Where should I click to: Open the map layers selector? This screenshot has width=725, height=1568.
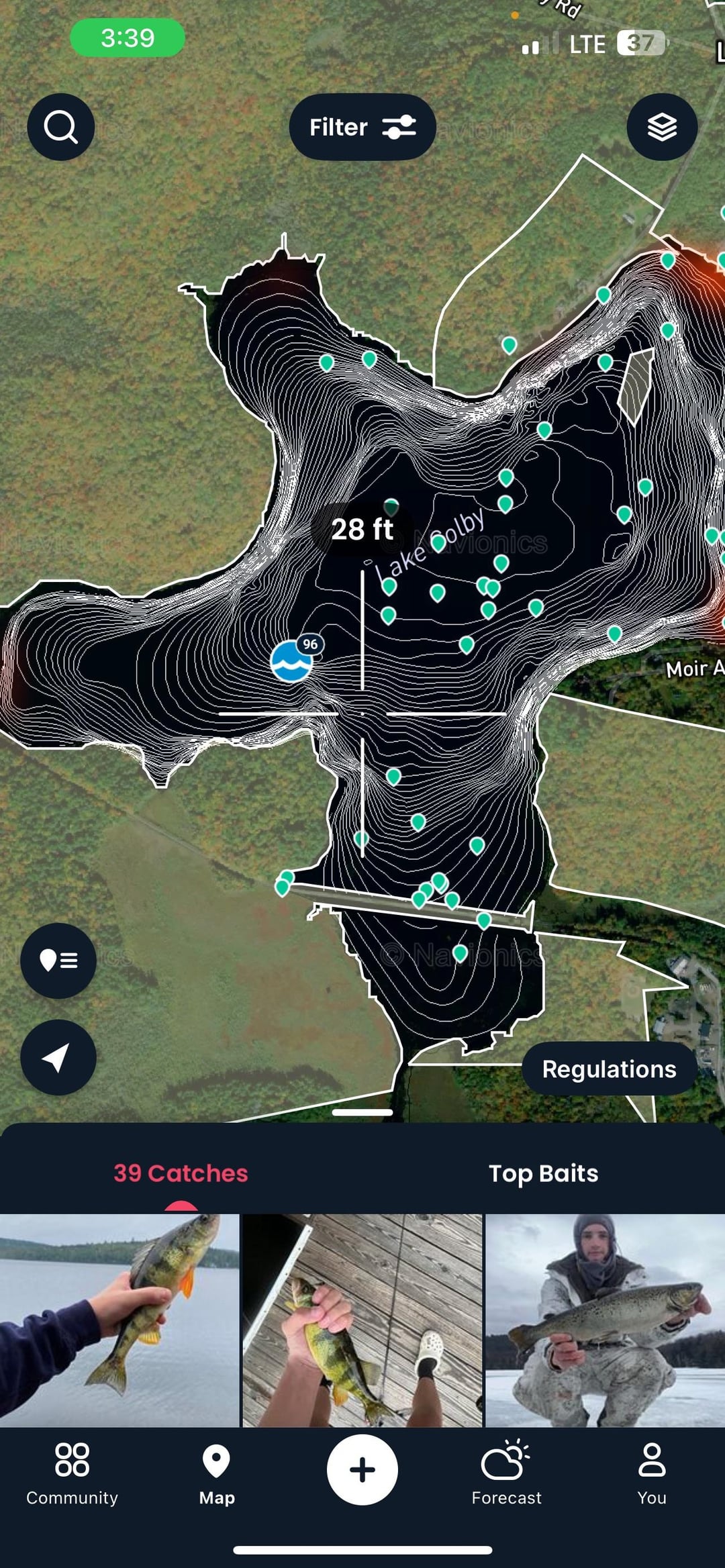(x=661, y=127)
